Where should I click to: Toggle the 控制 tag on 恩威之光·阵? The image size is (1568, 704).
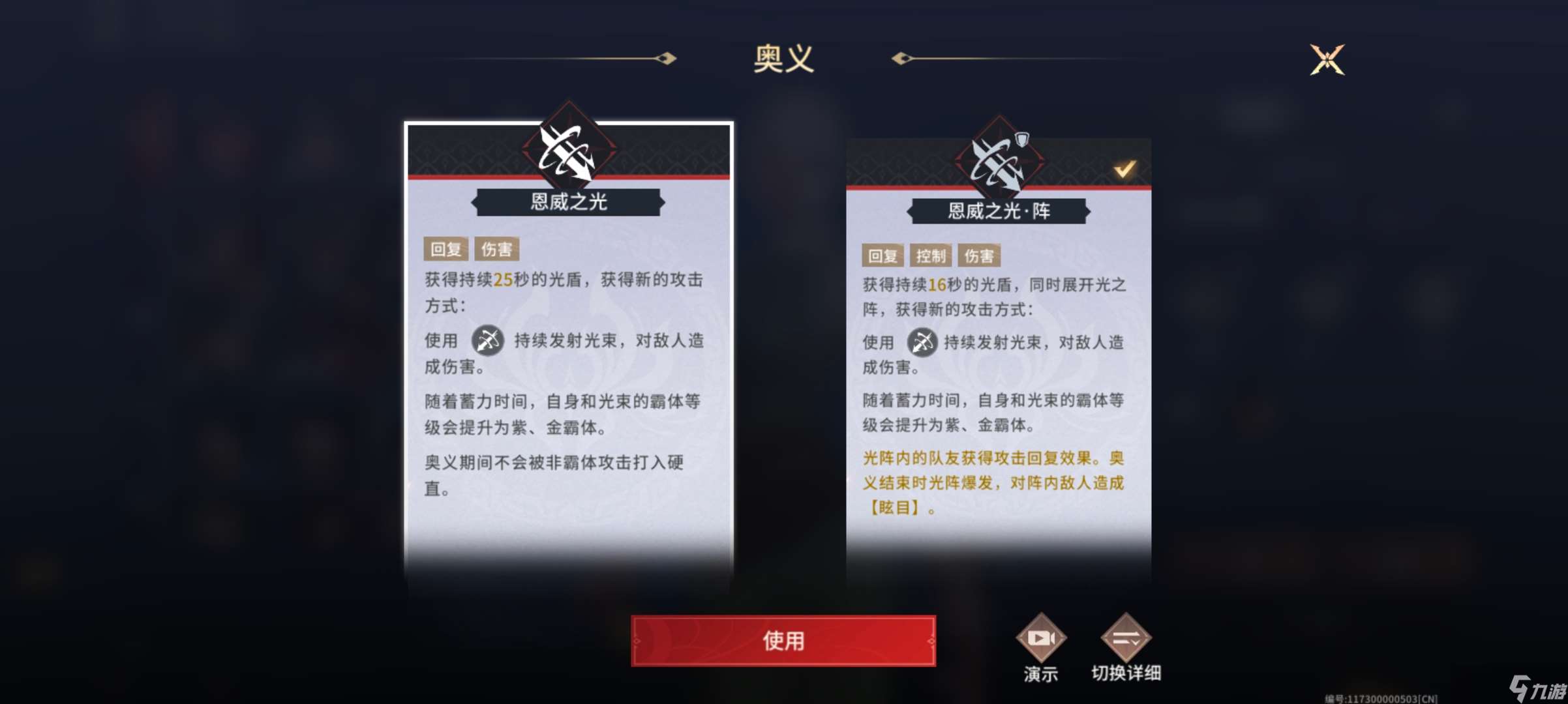click(x=931, y=256)
